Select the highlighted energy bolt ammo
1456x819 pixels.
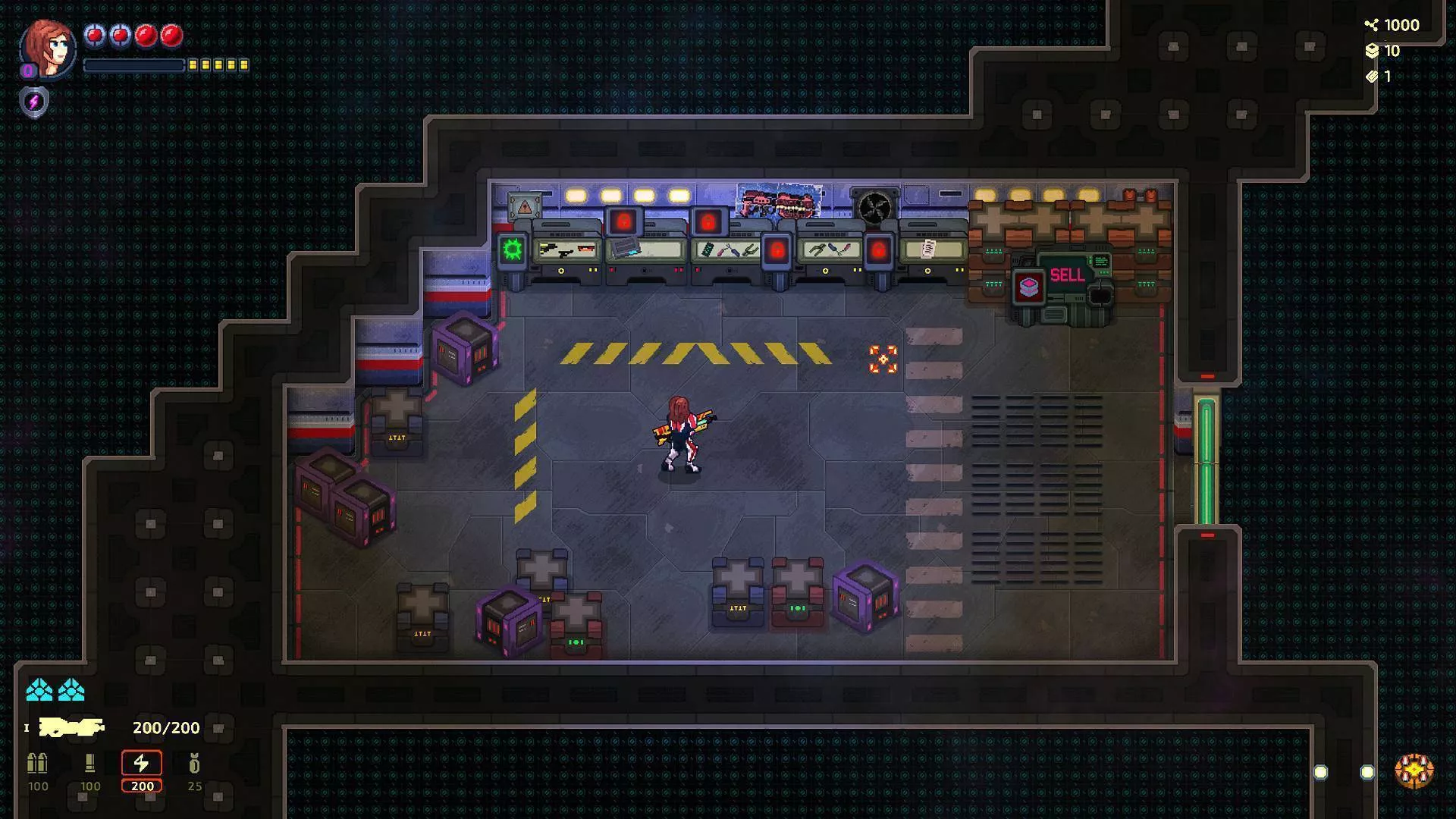142,763
